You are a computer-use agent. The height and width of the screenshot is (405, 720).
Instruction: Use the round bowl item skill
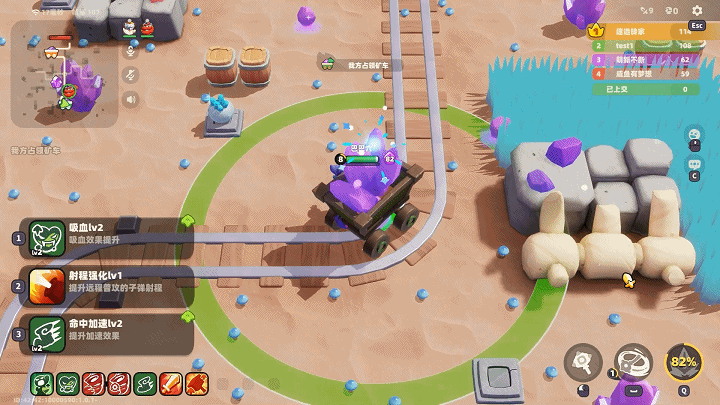pos(633,362)
